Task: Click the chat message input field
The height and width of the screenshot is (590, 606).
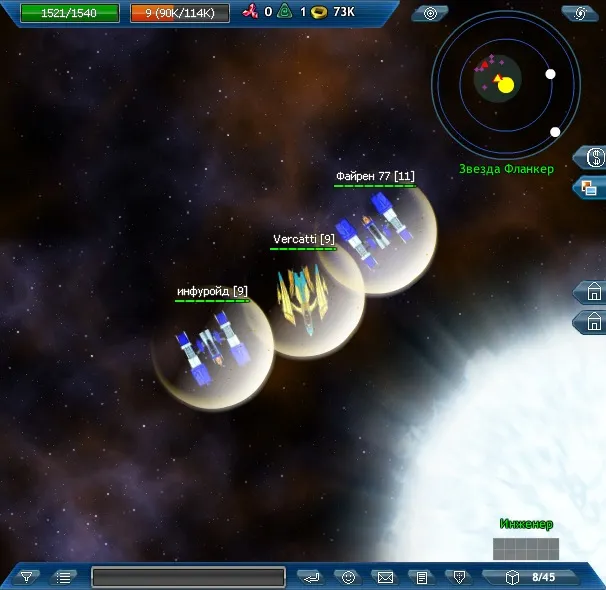Action: [x=188, y=577]
